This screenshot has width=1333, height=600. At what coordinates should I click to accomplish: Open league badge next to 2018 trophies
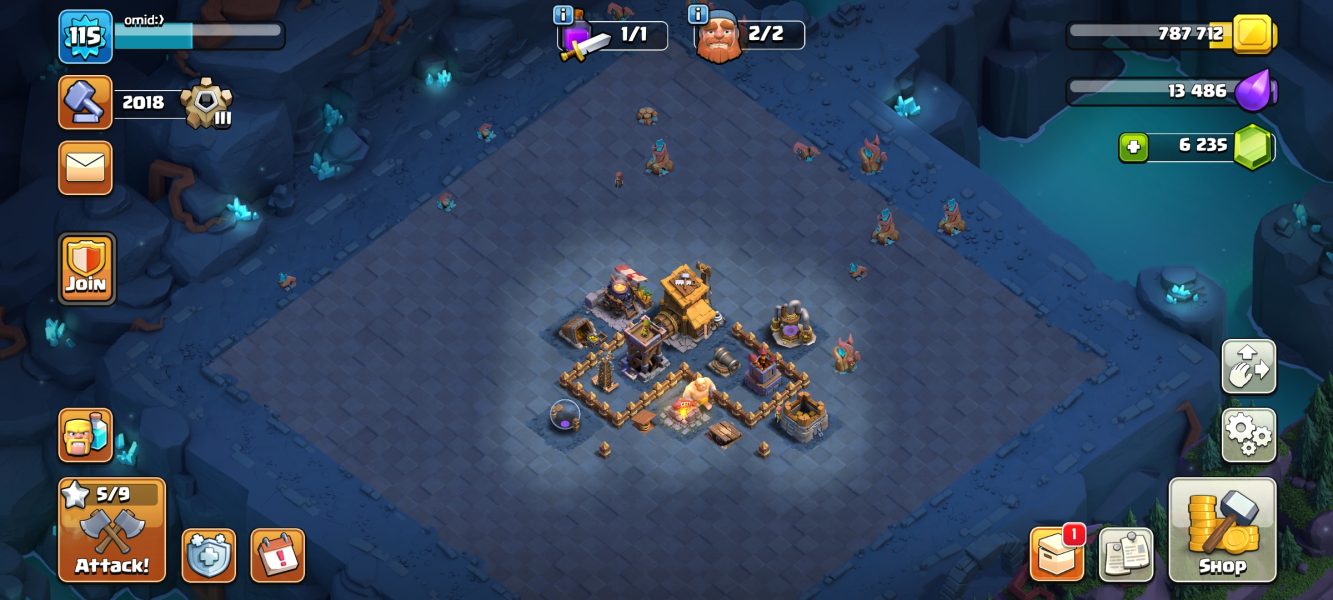[x=207, y=103]
